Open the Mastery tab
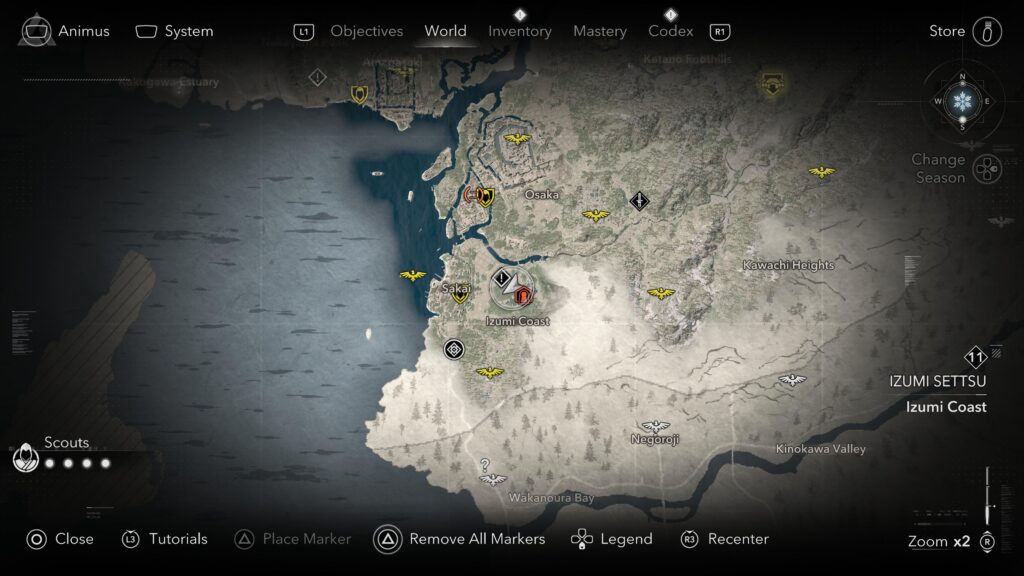This screenshot has height=576, width=1024. pos(600,31)
